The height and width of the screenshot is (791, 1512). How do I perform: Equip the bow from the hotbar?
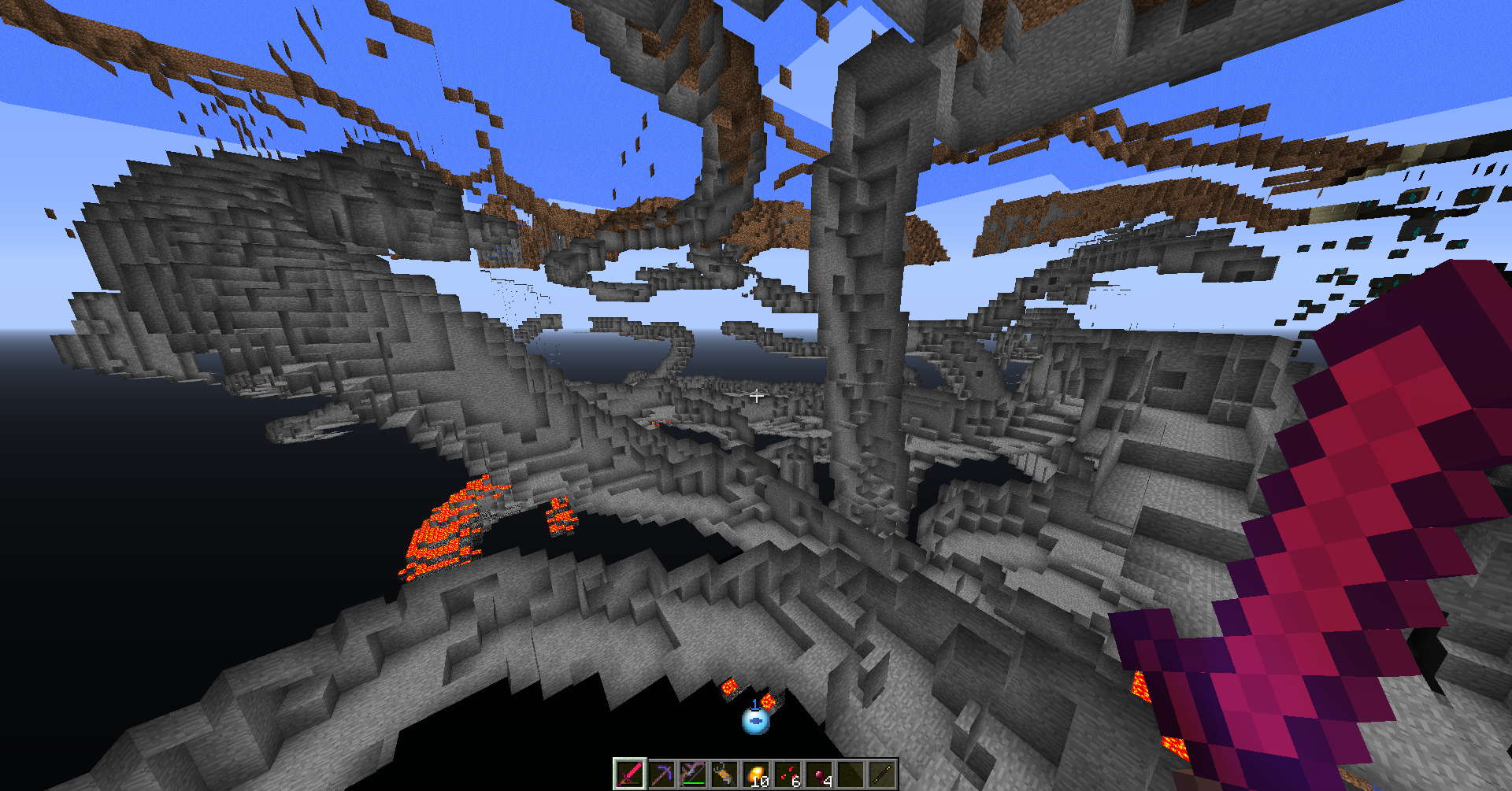point(693,774)
